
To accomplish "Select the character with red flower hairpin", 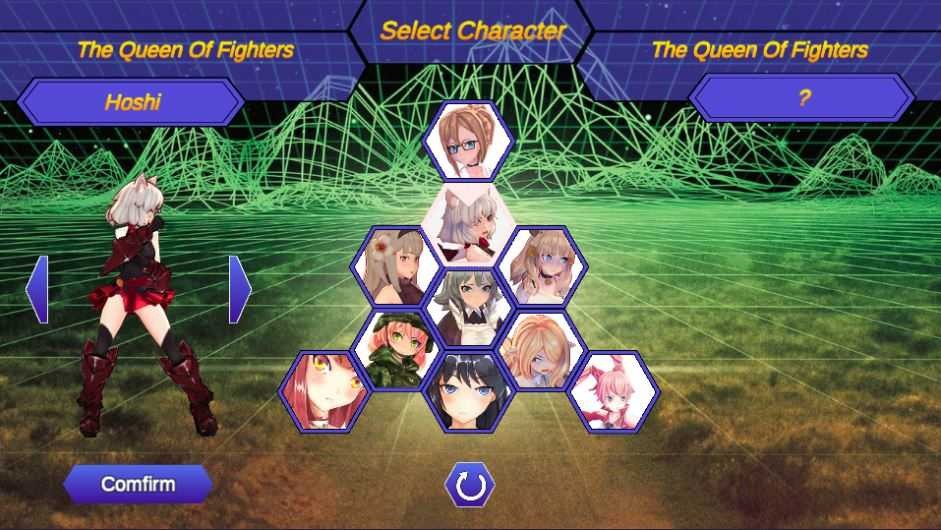I will point(397,266).
